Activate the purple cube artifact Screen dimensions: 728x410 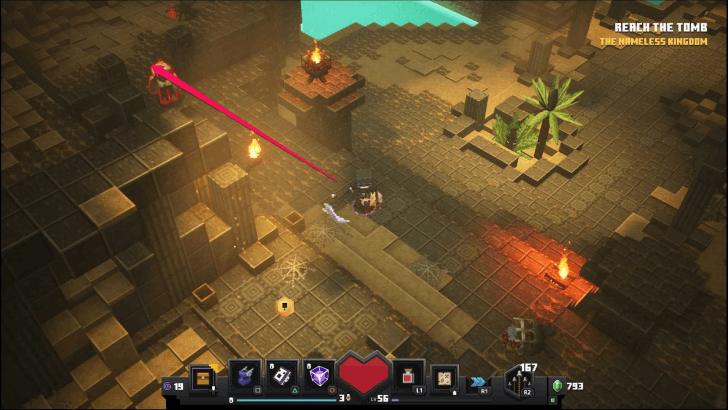tap(319, 375)
